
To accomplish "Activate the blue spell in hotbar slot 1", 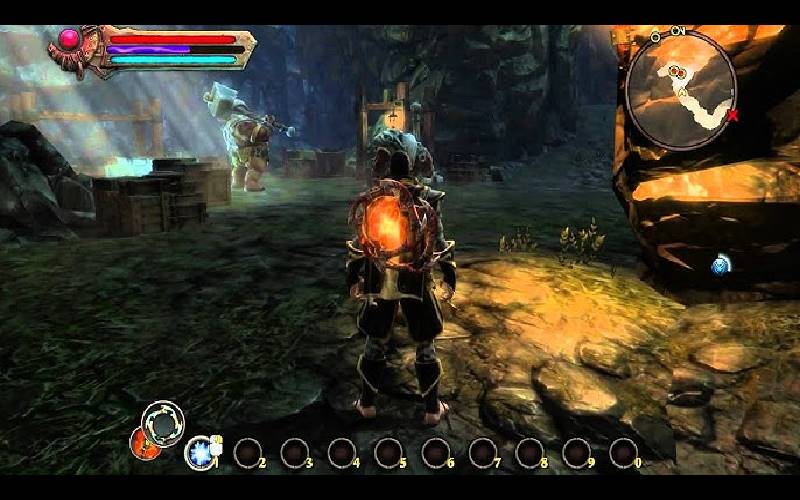I will pyautogui.click(x=200, y=452).
